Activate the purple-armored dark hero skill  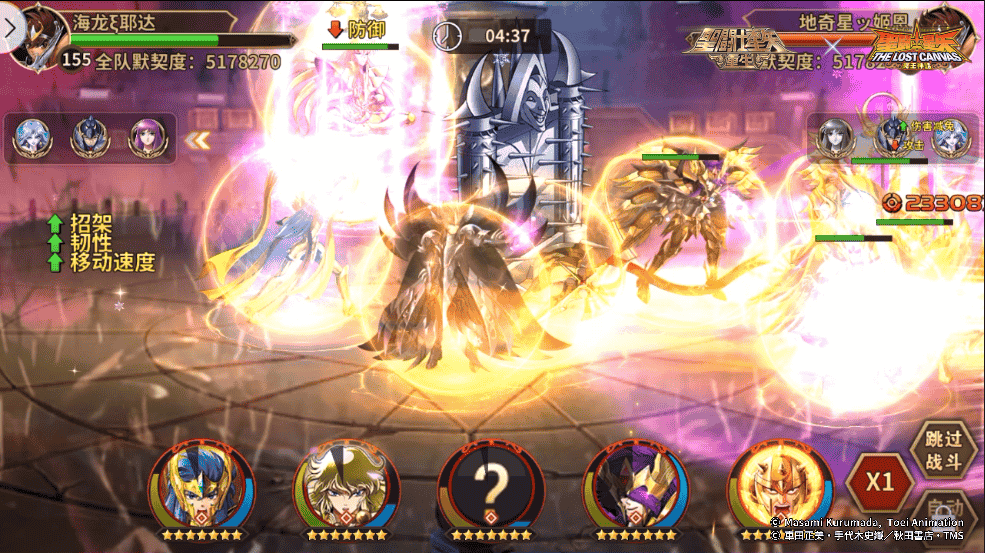(x=635, y=488)
